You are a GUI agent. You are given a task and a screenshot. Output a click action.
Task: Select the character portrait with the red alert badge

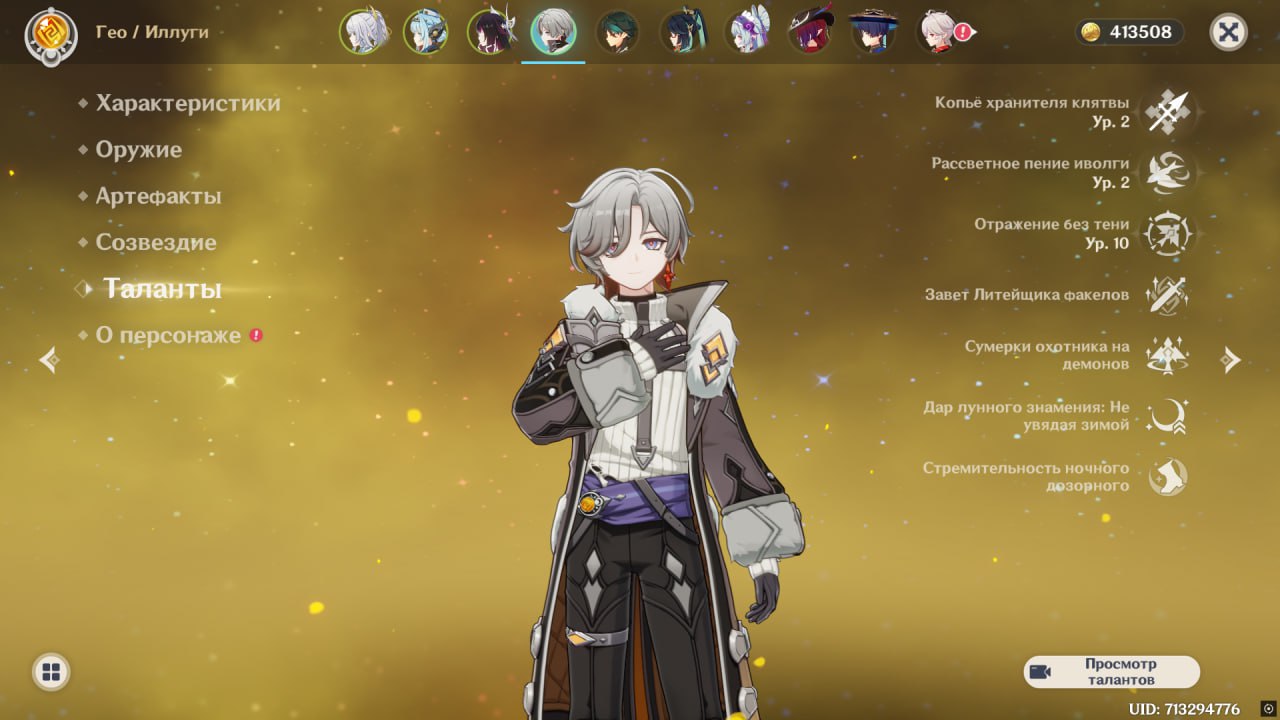(939, 32)
